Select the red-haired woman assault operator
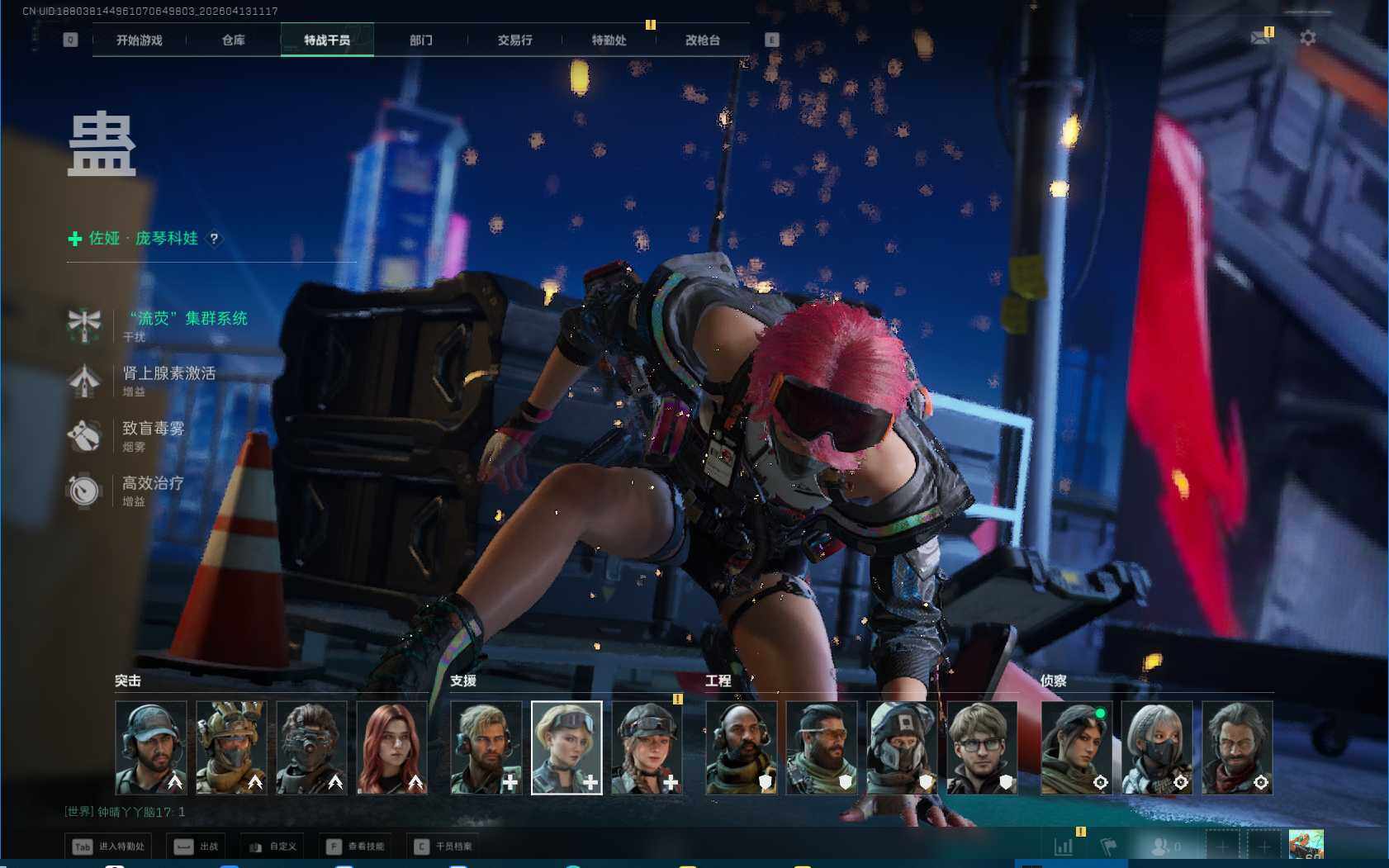Viewport: 1389px width, 868px height. (x=391, y=747)
